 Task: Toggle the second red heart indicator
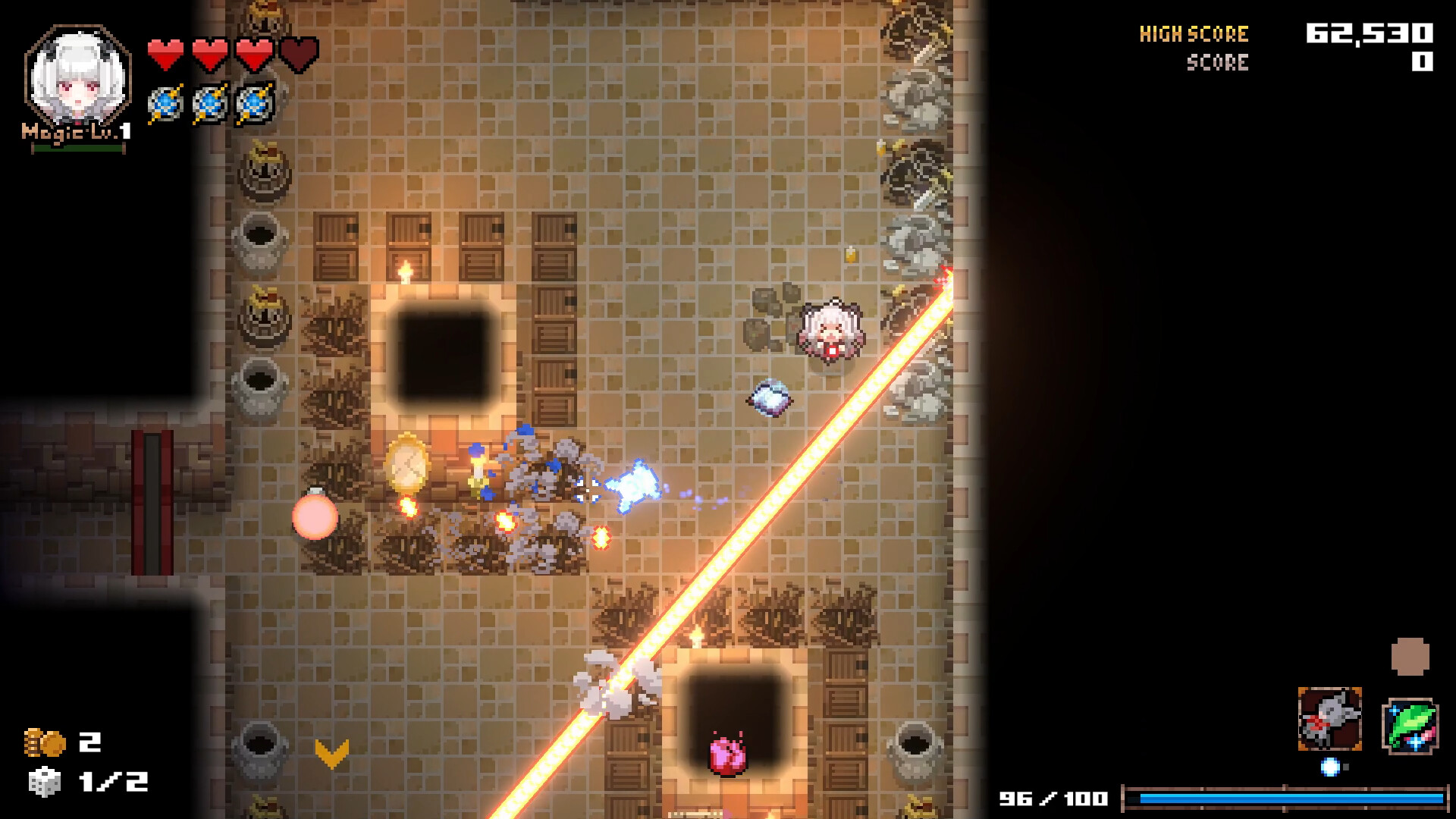point(210,52)
